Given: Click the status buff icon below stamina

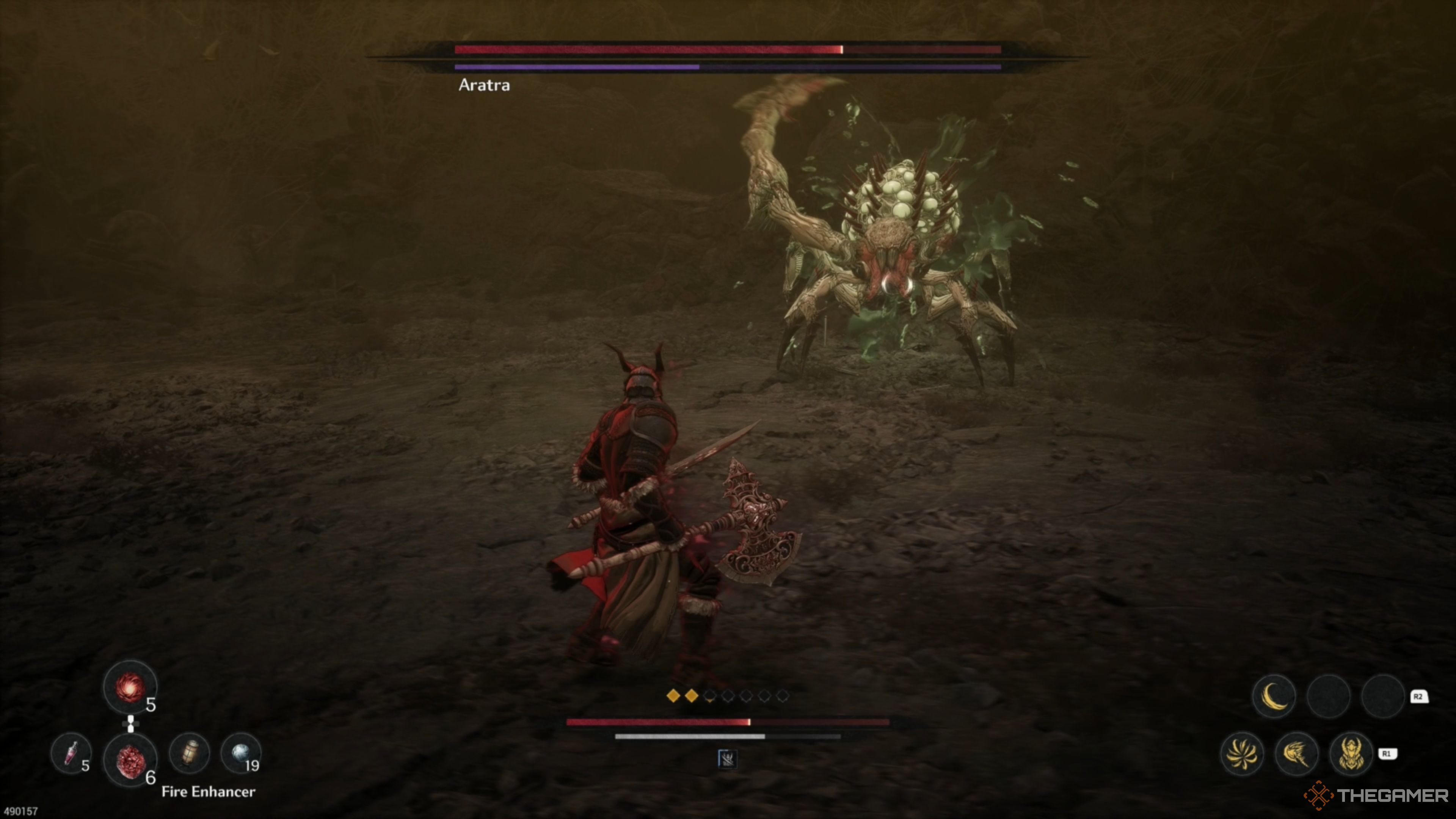Looking at the screenshot, I should pos(727,759).
